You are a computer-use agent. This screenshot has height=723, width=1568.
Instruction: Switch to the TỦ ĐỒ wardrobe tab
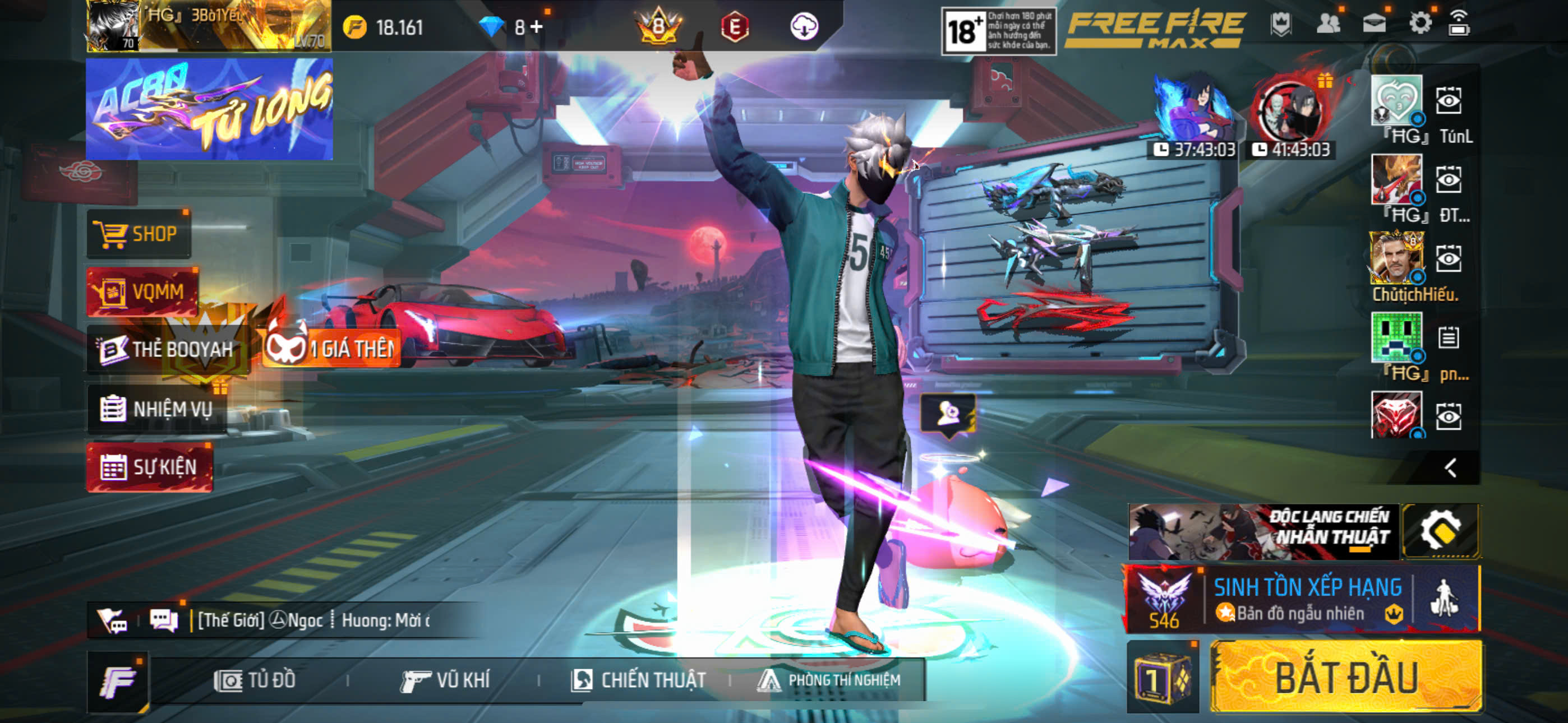coord(255,680)
